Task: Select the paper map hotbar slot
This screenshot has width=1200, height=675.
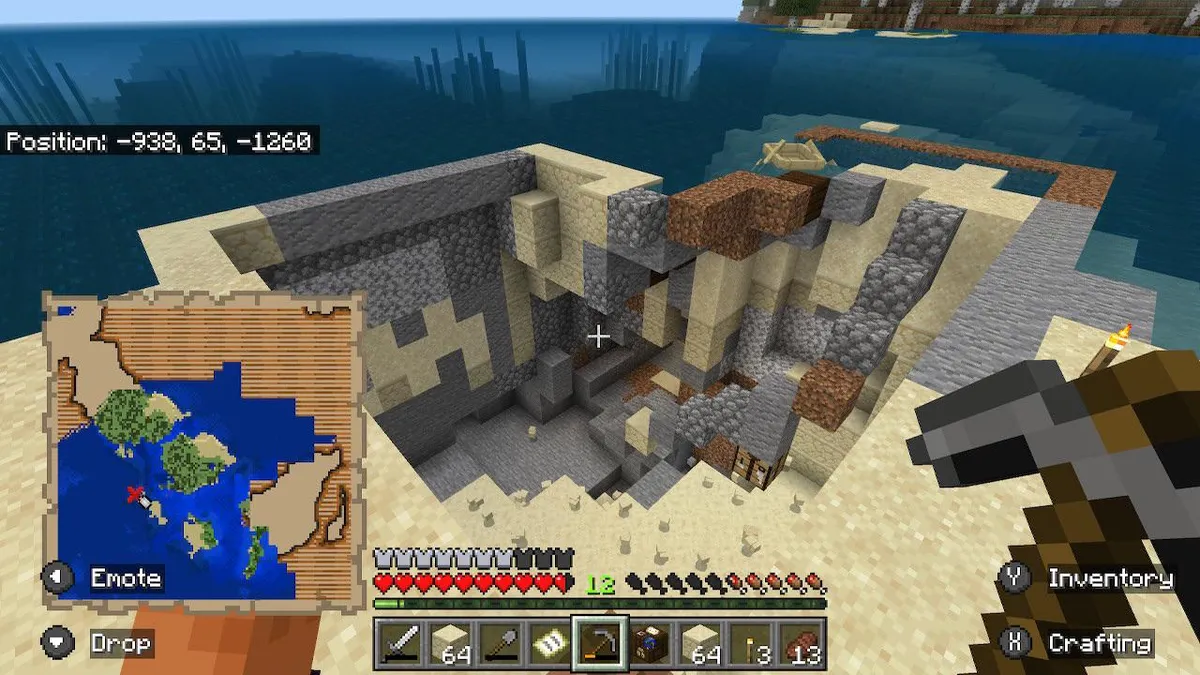Action: pos(549,643)
